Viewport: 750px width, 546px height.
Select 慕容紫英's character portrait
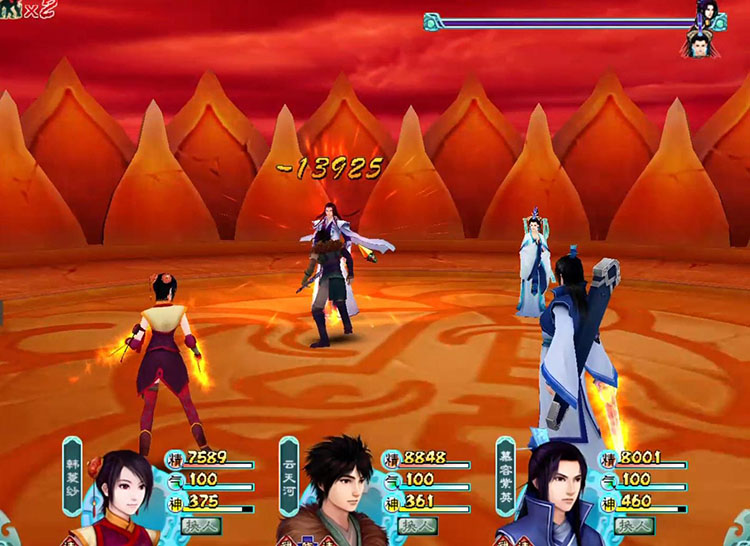(551, 497)
